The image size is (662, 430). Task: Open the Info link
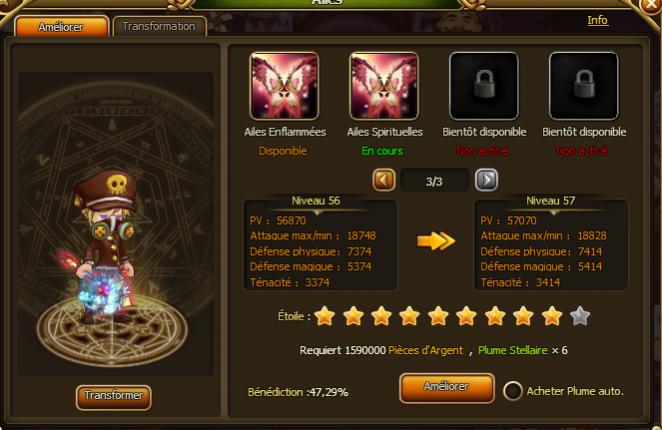[x=597, y=20]
